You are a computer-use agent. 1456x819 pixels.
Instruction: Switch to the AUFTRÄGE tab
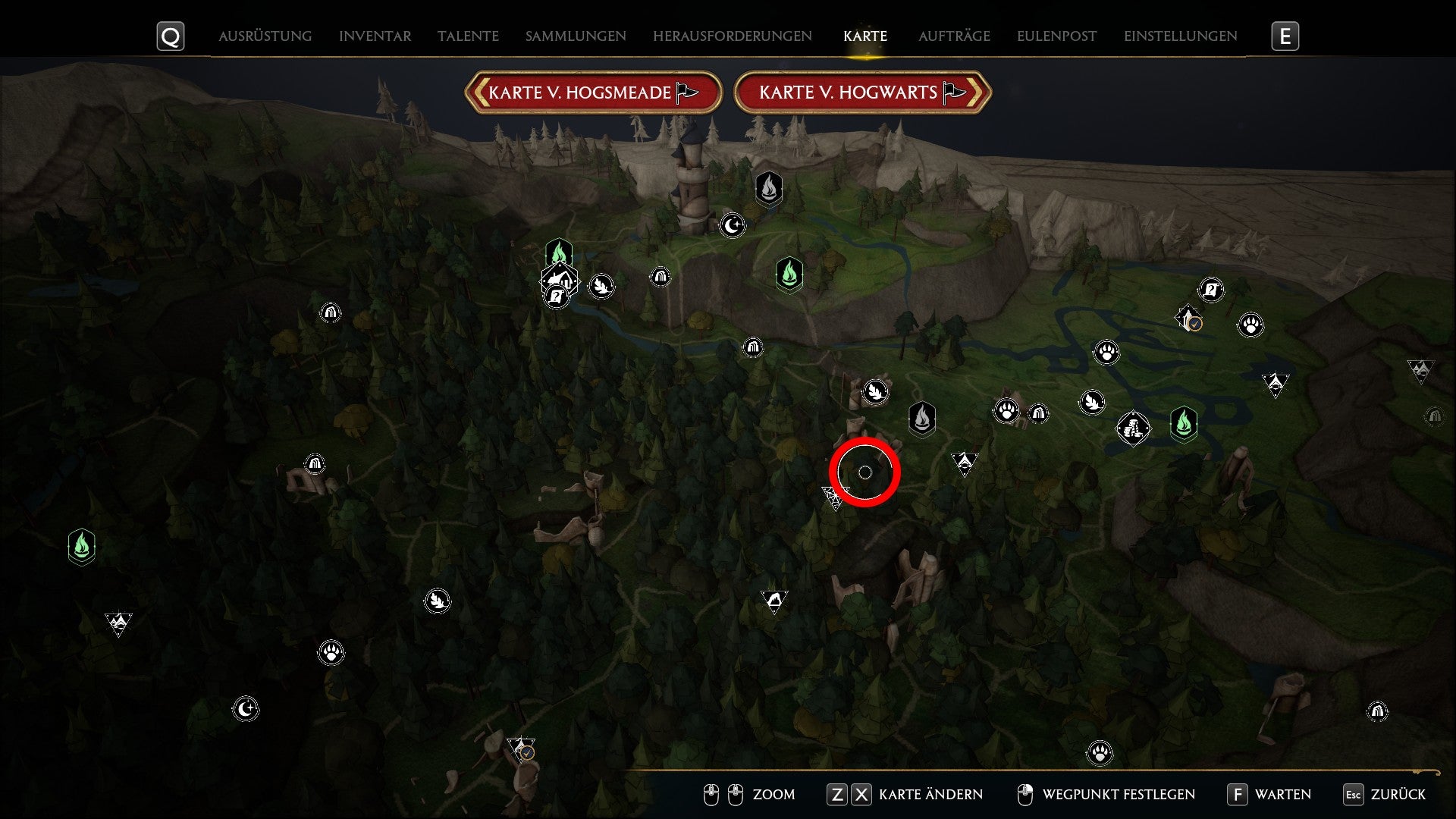tap(953, 36)
